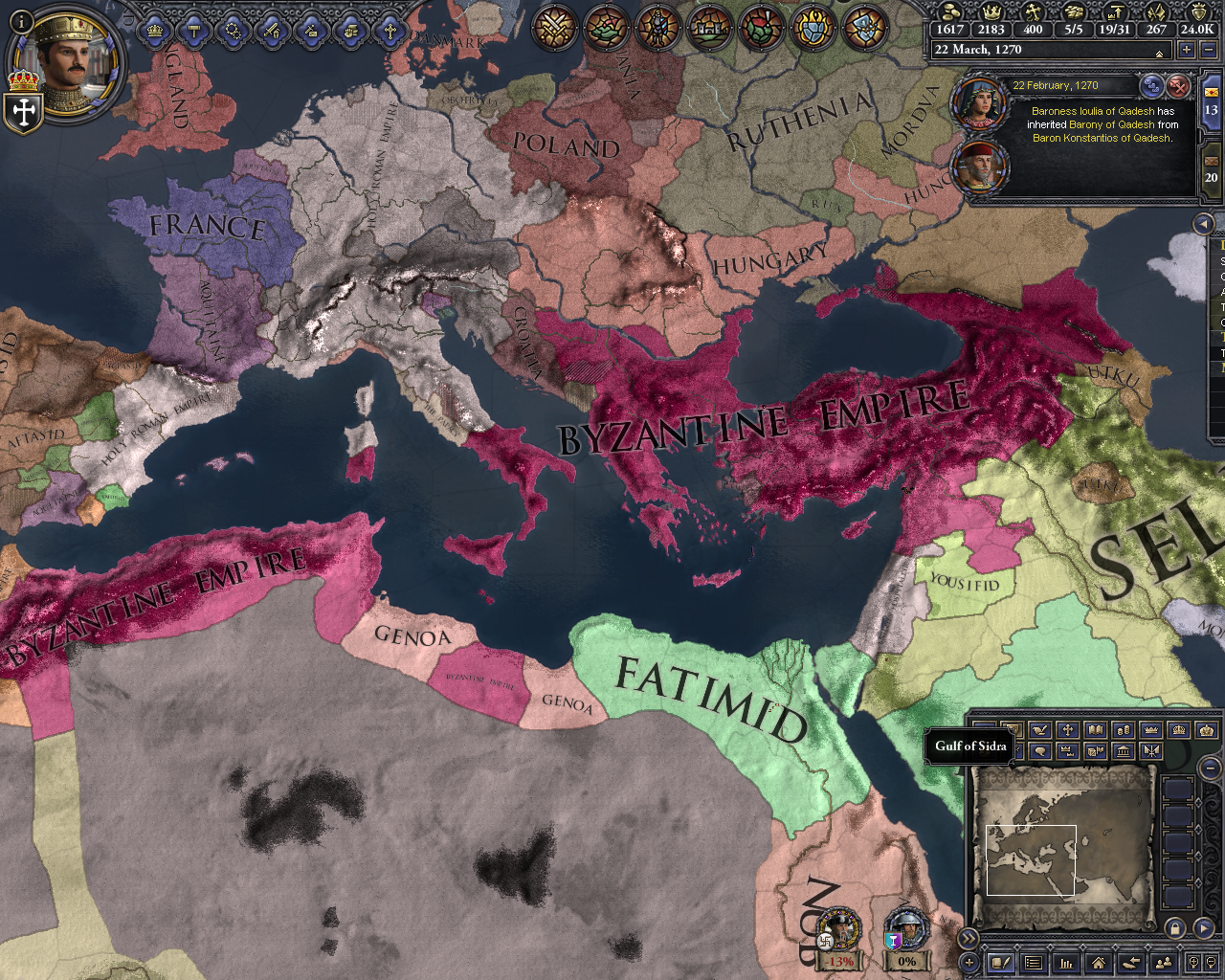1225x980 pixels.
Task: Zoom out using the minimap magnifier minus icon
Action: pos(1211,963)
